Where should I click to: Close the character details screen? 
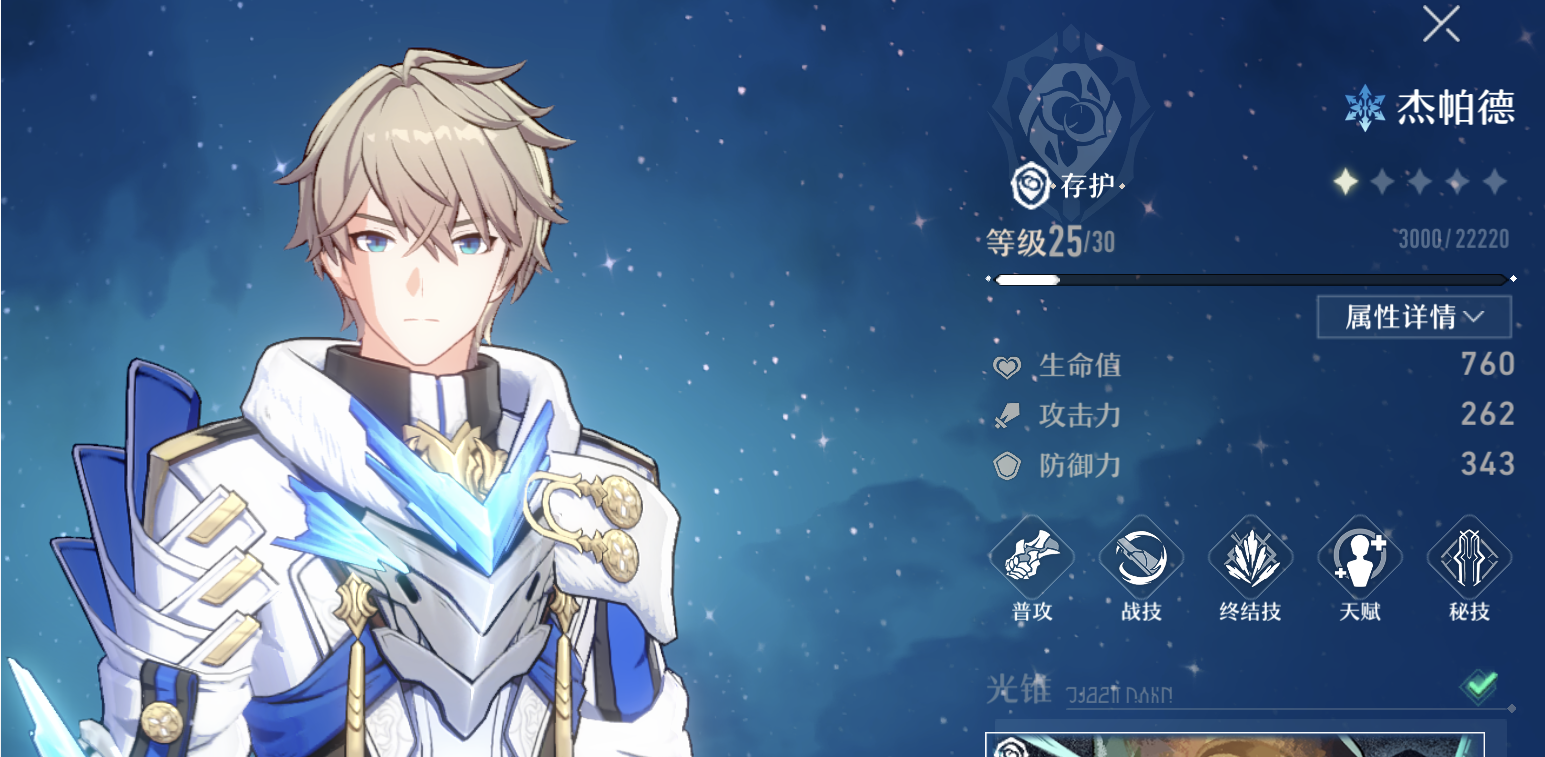point(1441,25)
